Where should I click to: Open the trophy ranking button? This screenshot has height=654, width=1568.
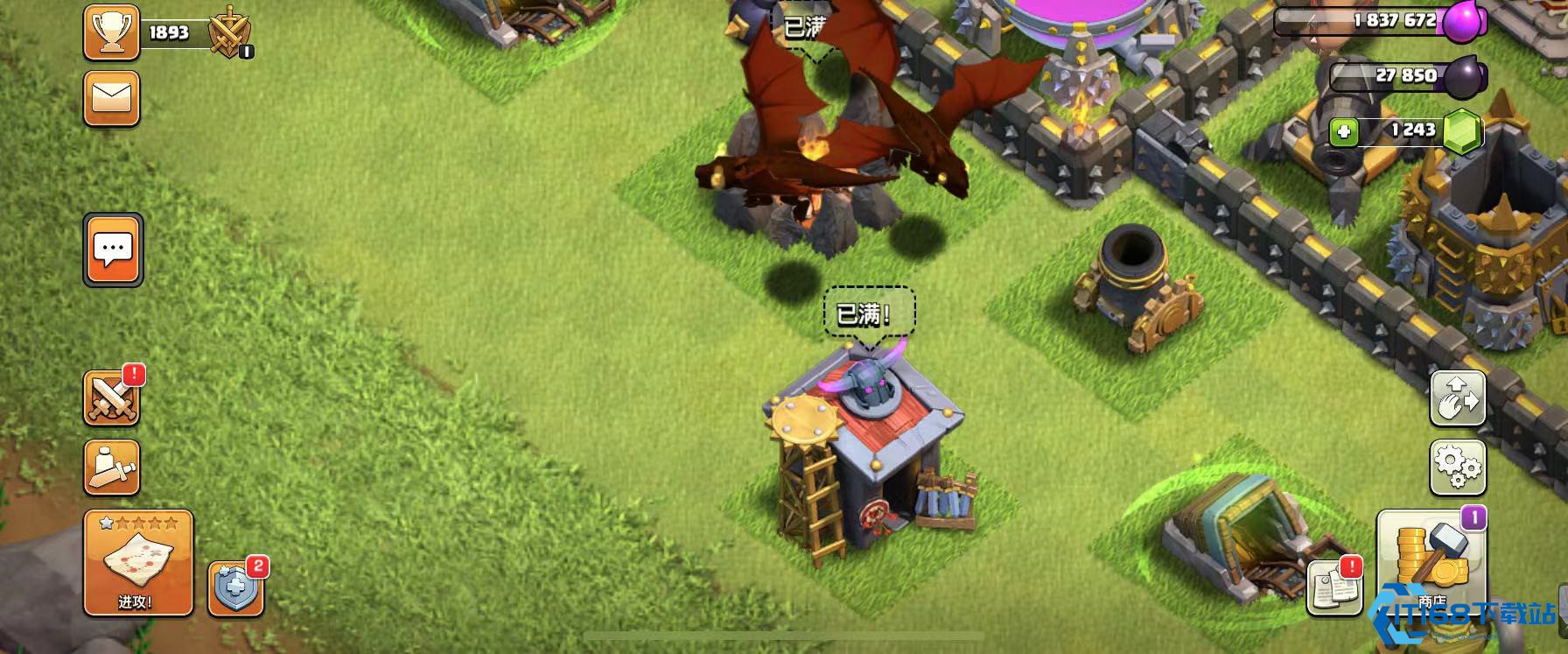[111, 32]
